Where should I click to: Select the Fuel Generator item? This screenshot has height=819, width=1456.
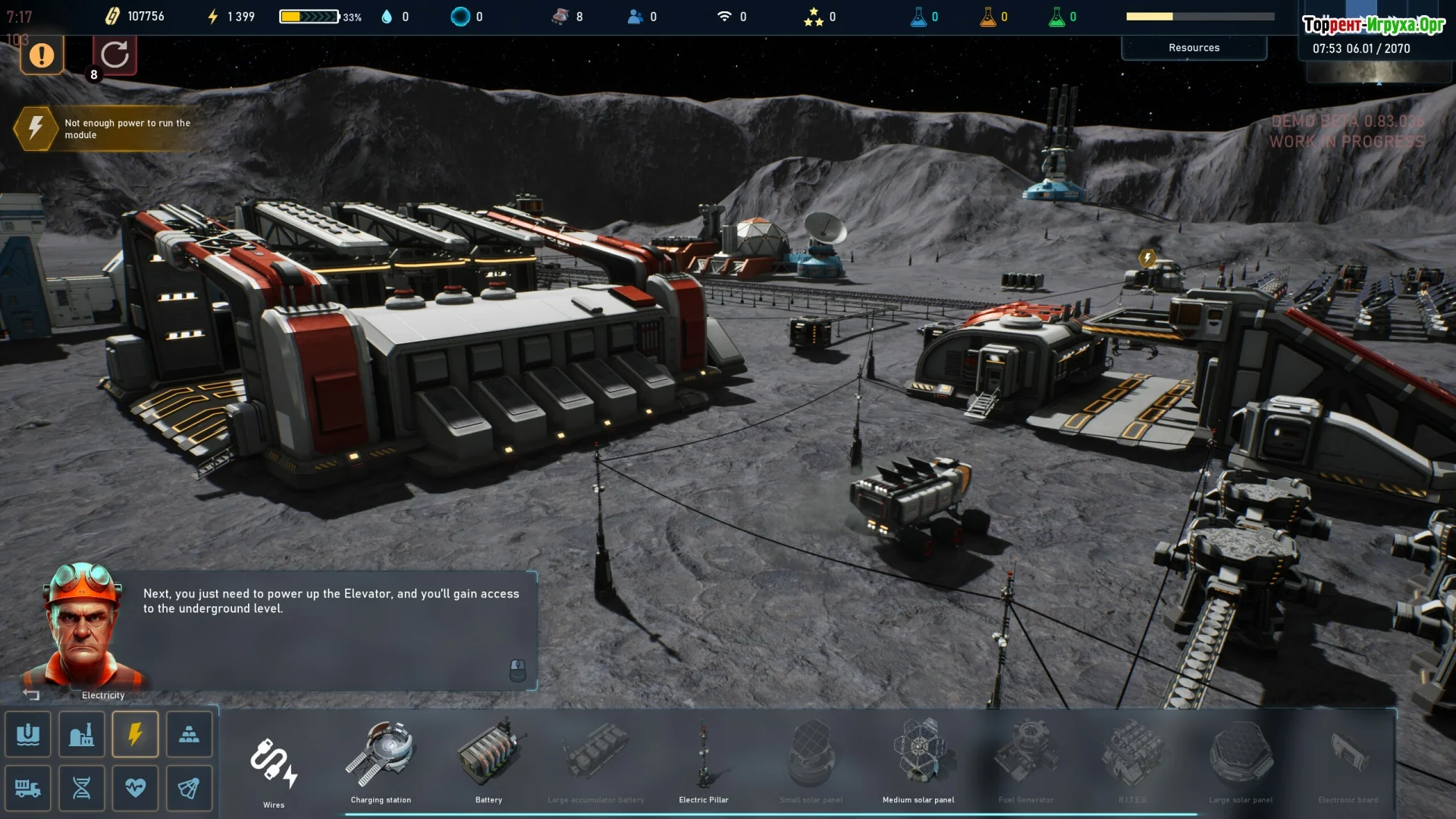point(1026,758)
